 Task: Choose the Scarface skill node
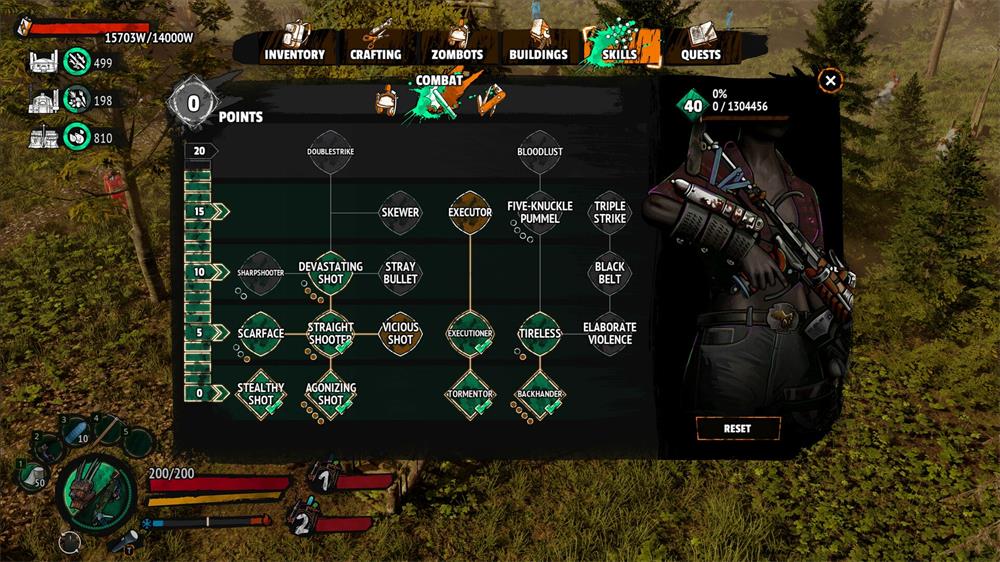pos(261,334)
